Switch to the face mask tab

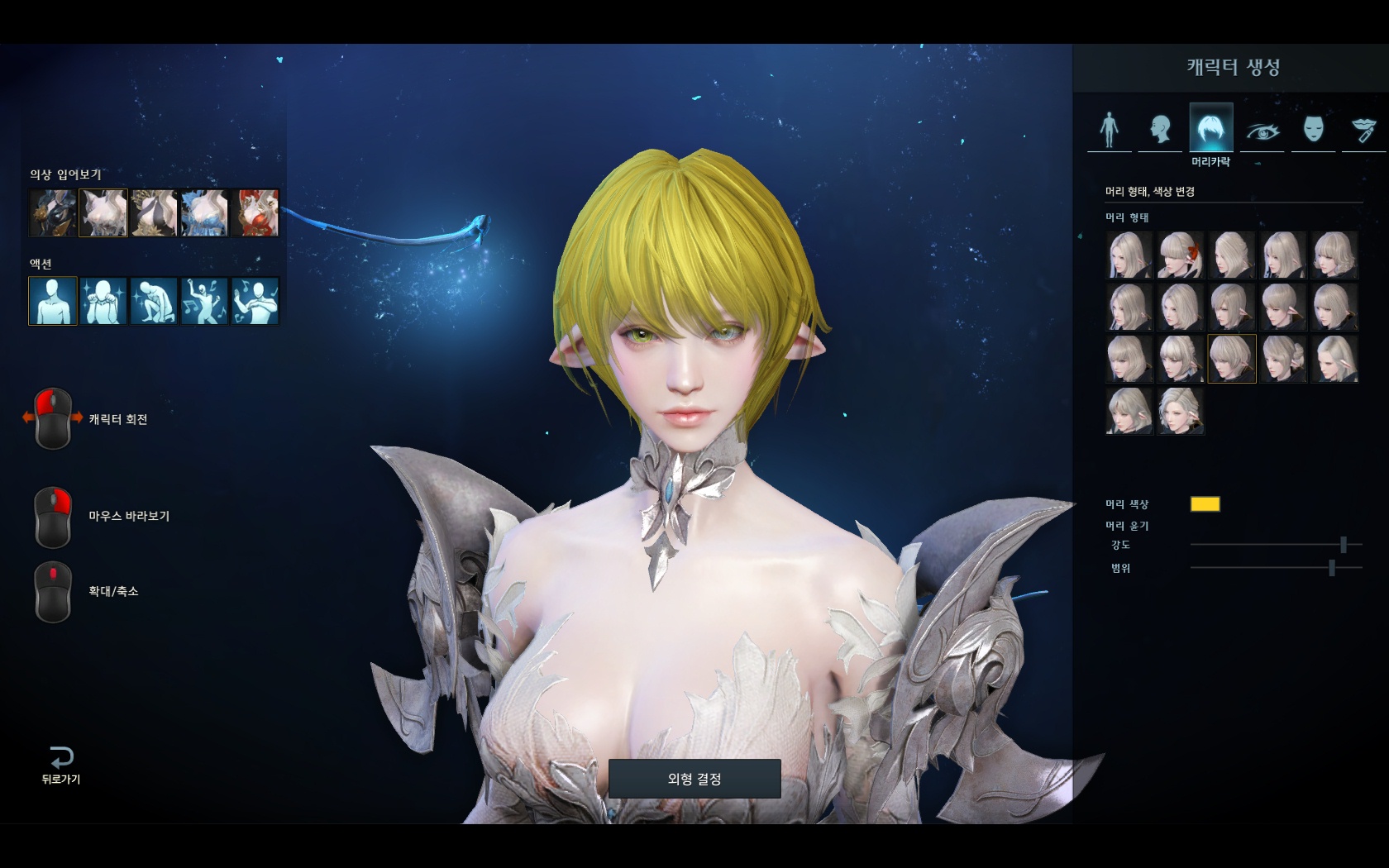pos(1313,129)
